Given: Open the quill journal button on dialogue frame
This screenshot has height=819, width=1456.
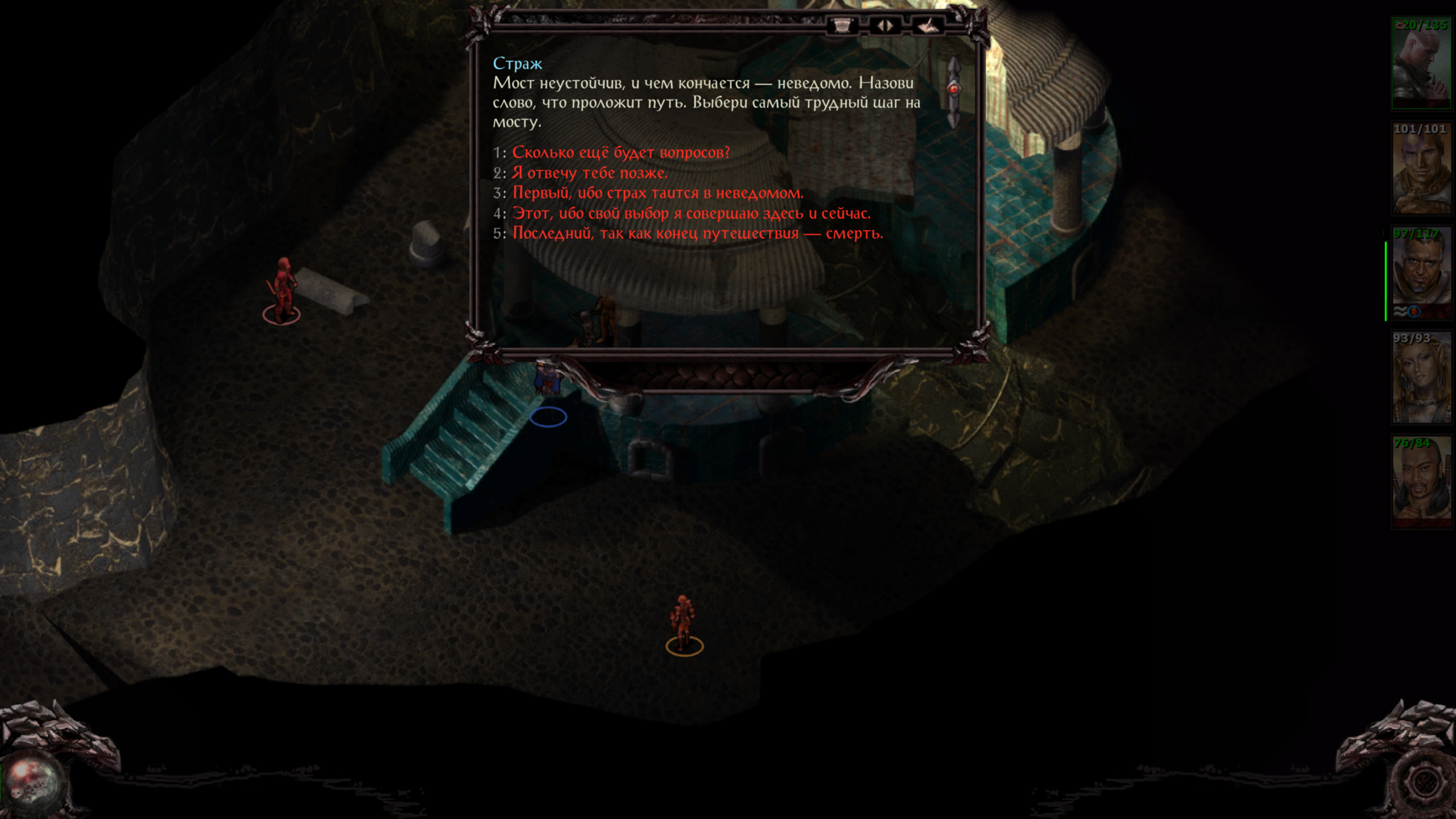Looking at the screenshot, I should (927, 26).
